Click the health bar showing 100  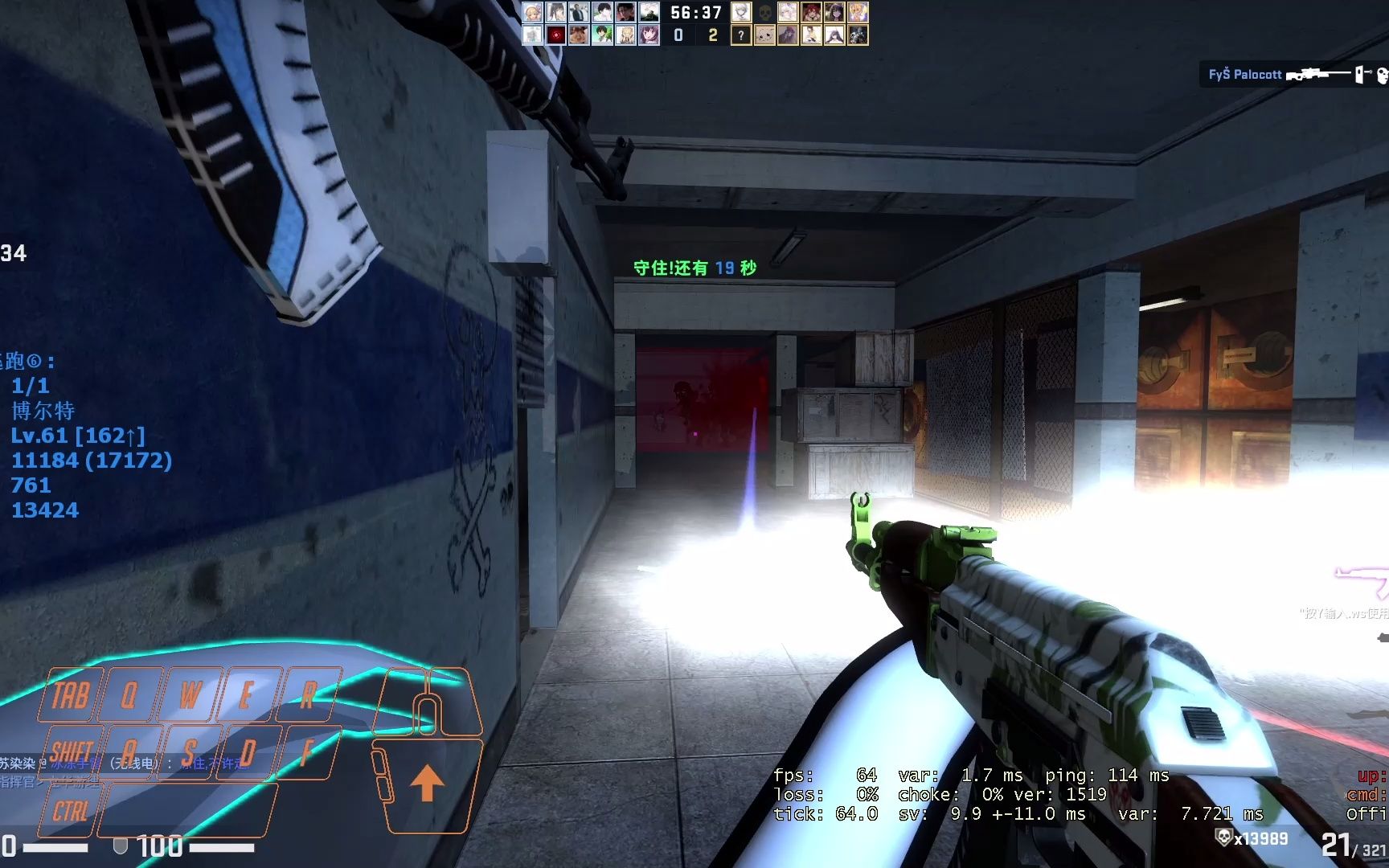[161, 846]
